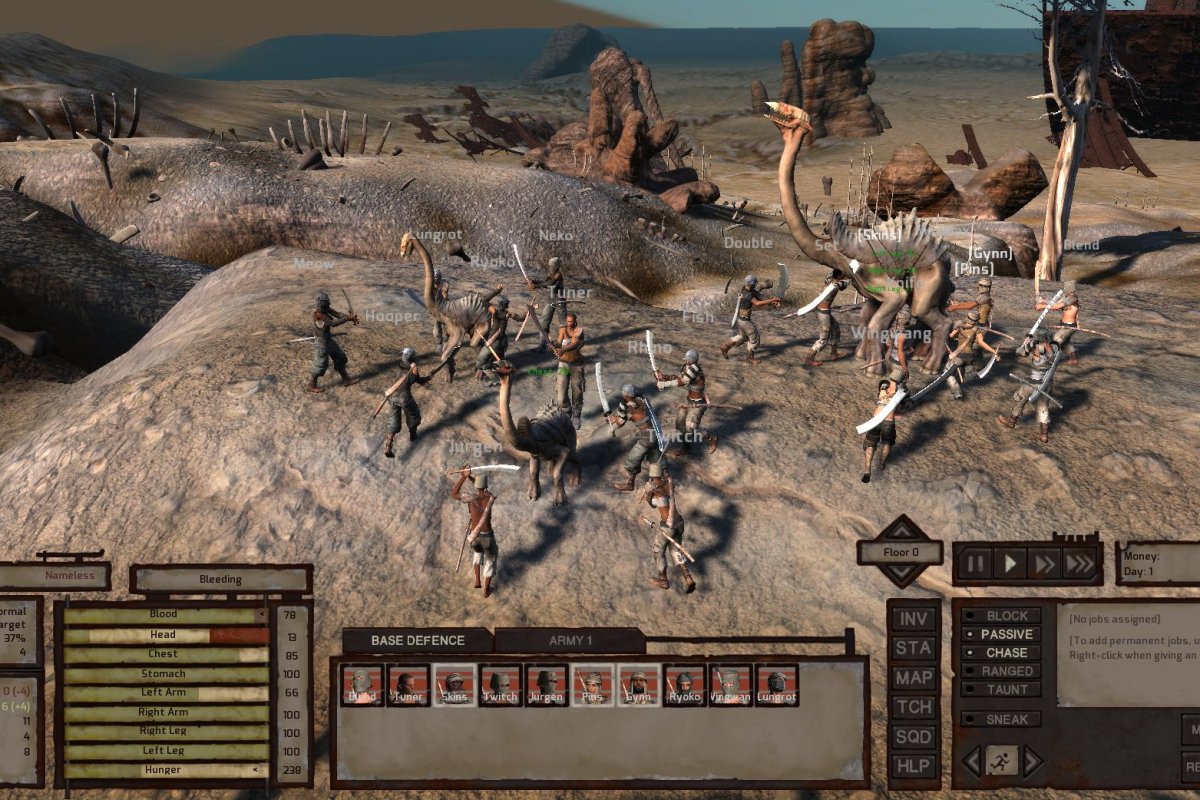Set game to triple fast-forward speed
Screen dimensions: 1200x800
tap(1079, 564)
